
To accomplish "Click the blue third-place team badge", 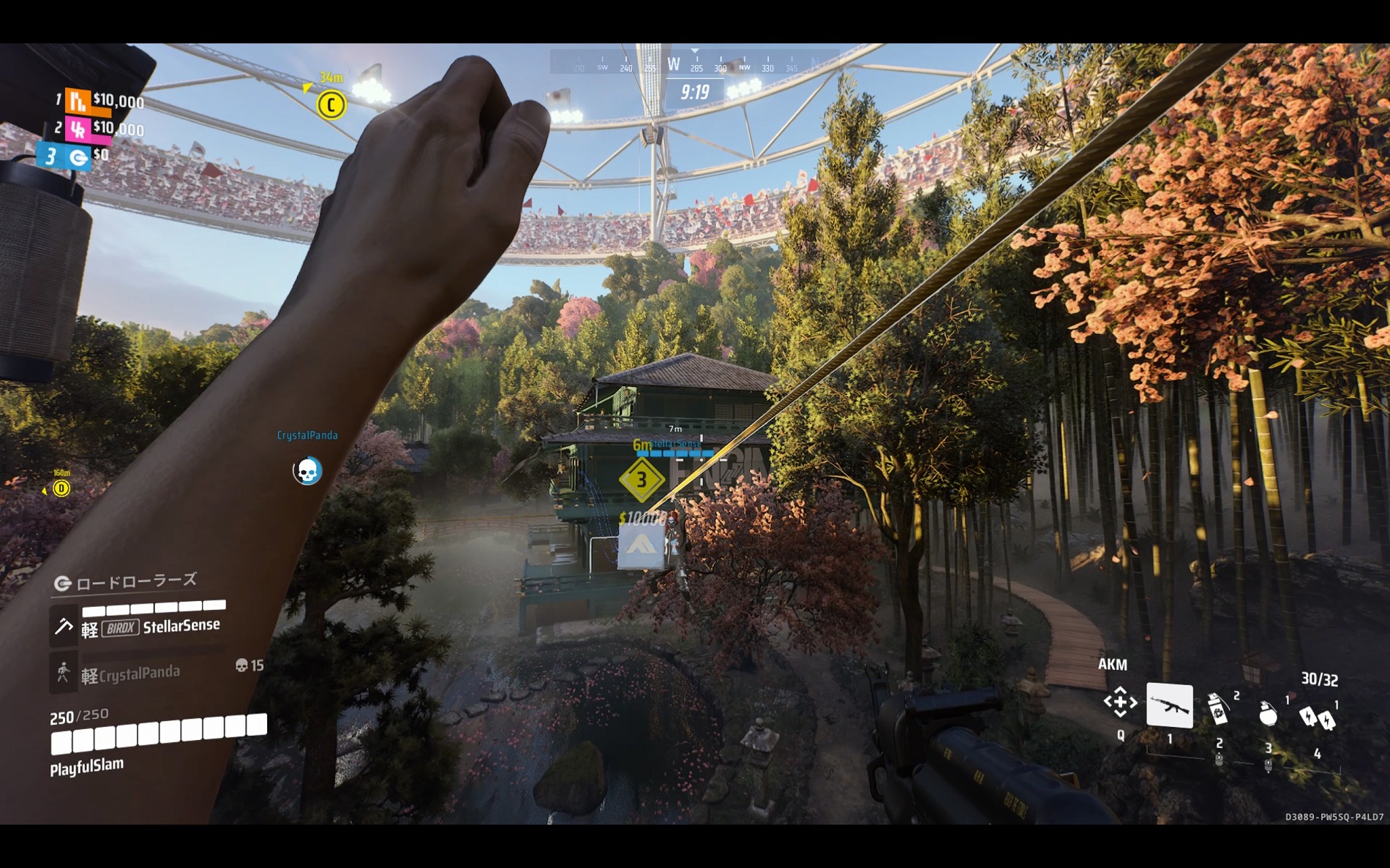I will [x=78, y=156].
